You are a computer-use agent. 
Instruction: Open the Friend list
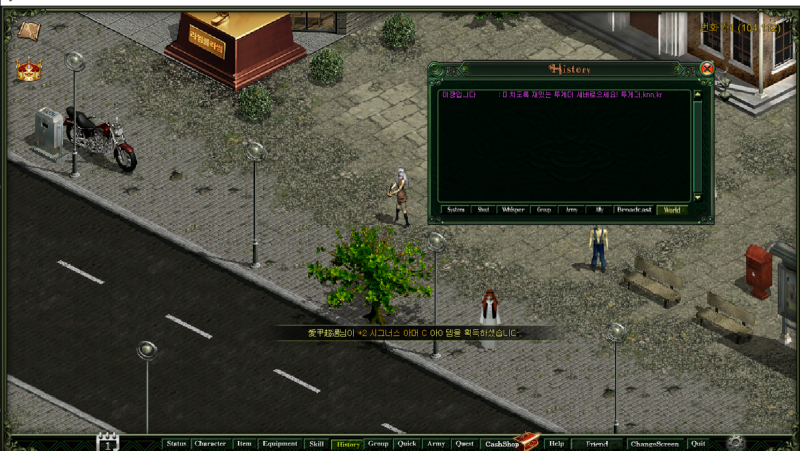tap(597, 443)
